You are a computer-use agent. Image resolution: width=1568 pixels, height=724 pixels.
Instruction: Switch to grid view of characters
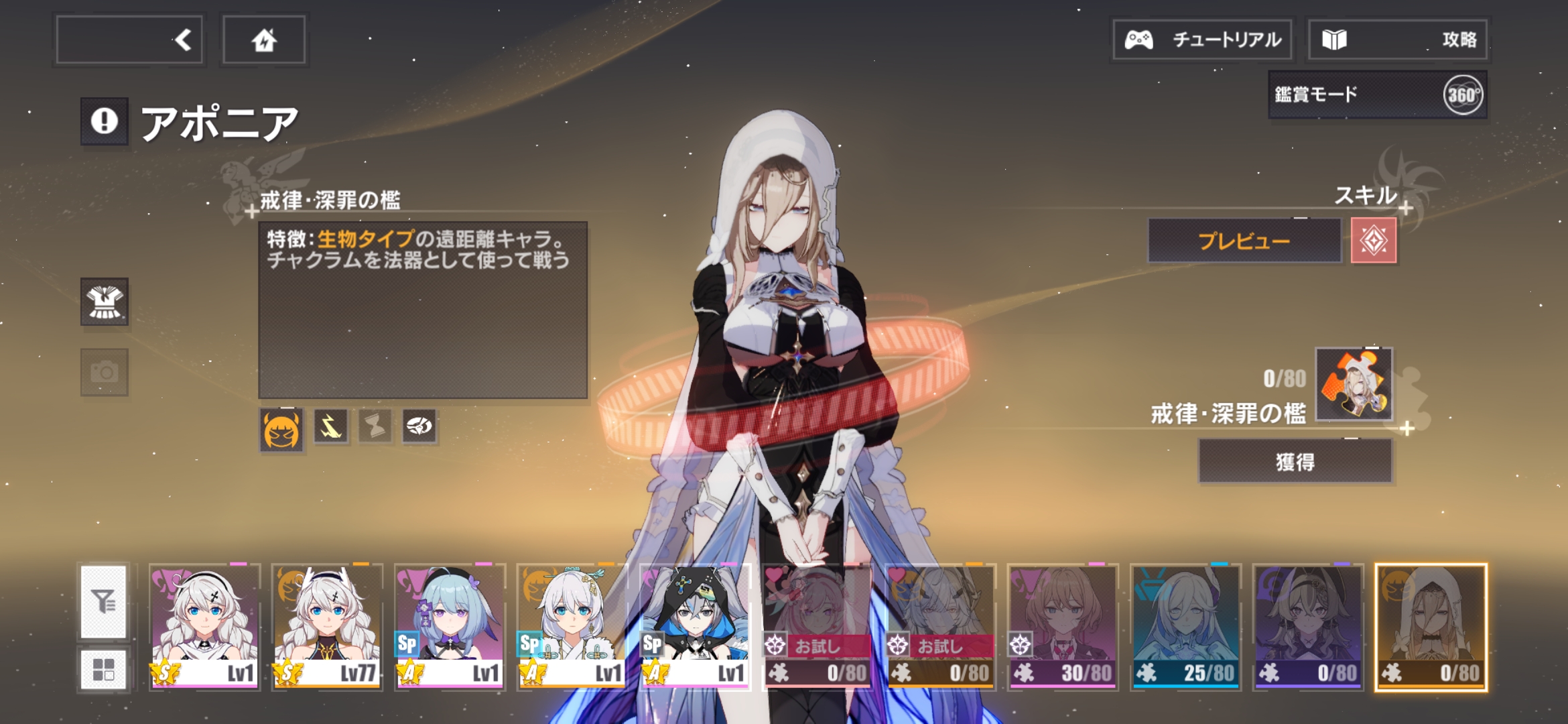[103, 669]
